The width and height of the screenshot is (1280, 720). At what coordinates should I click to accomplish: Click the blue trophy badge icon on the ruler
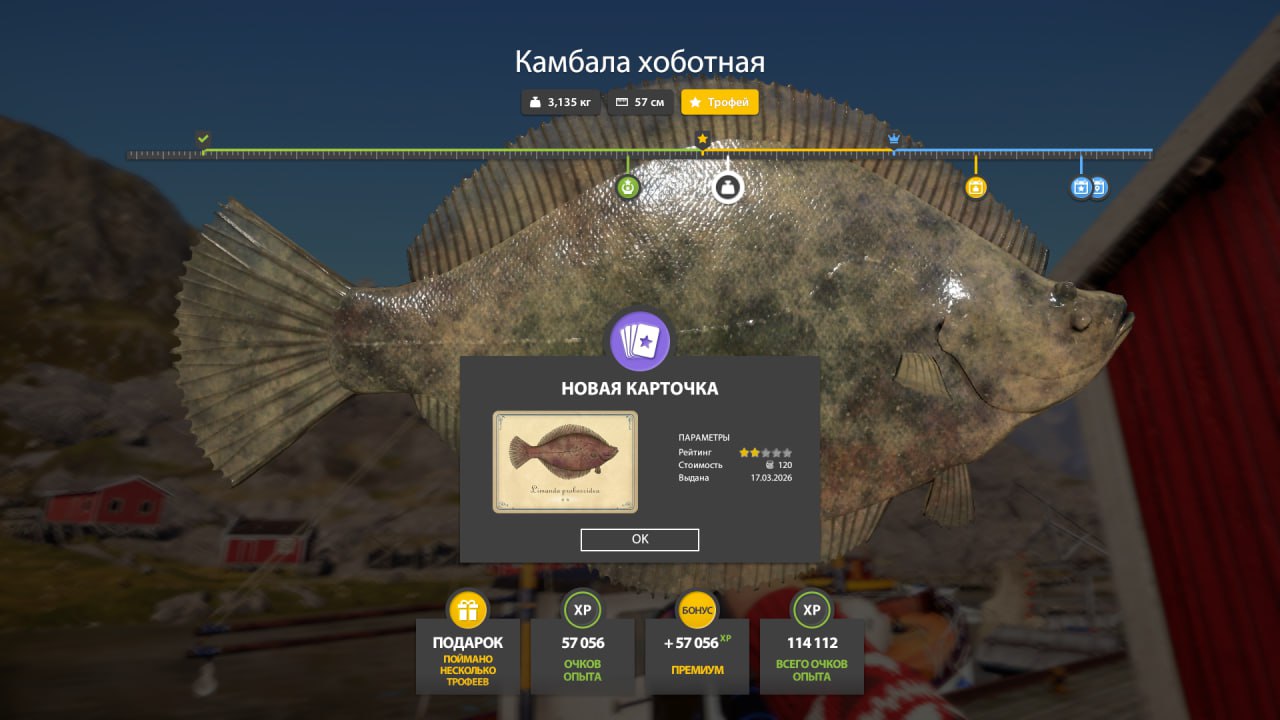point(1081,187)
